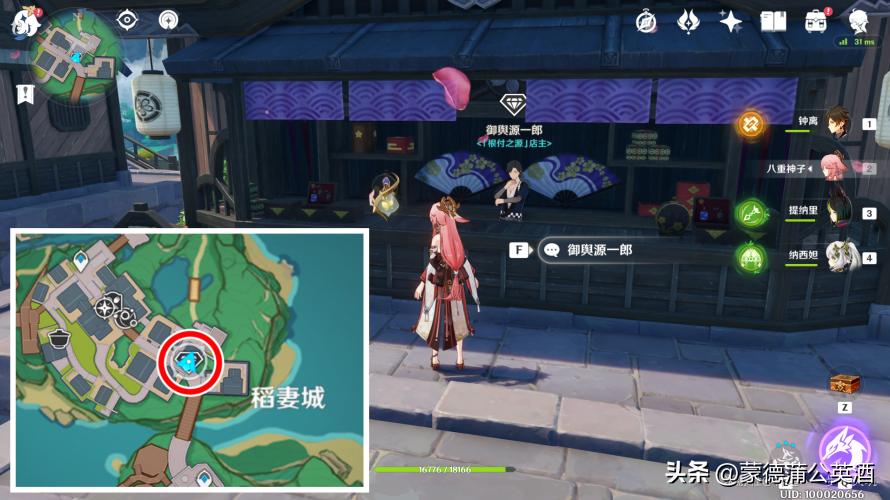Click 纳西妲's green dendro burst icon
Screen dimensions: 890x500
point(750,257)
